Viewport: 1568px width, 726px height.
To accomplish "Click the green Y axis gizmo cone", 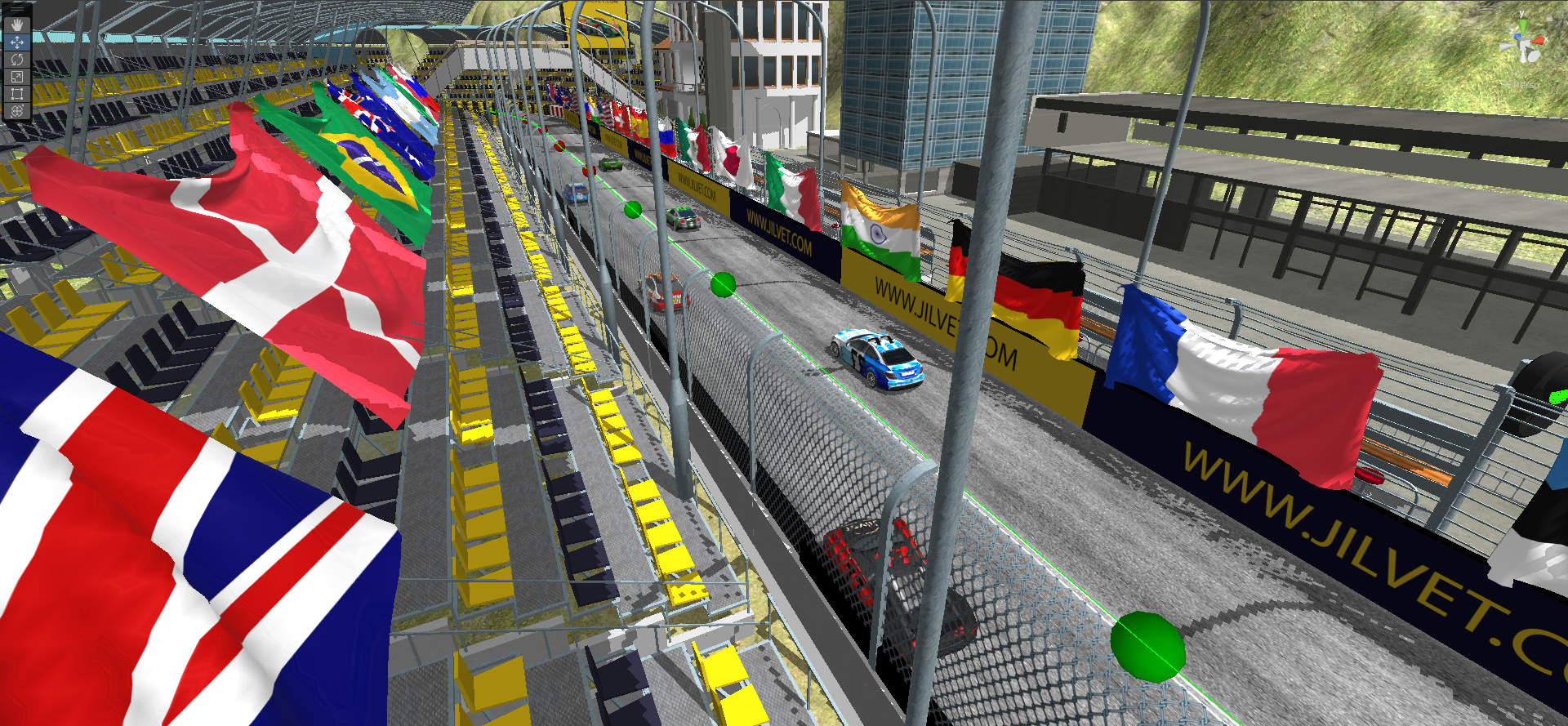I will point(1523,25).
